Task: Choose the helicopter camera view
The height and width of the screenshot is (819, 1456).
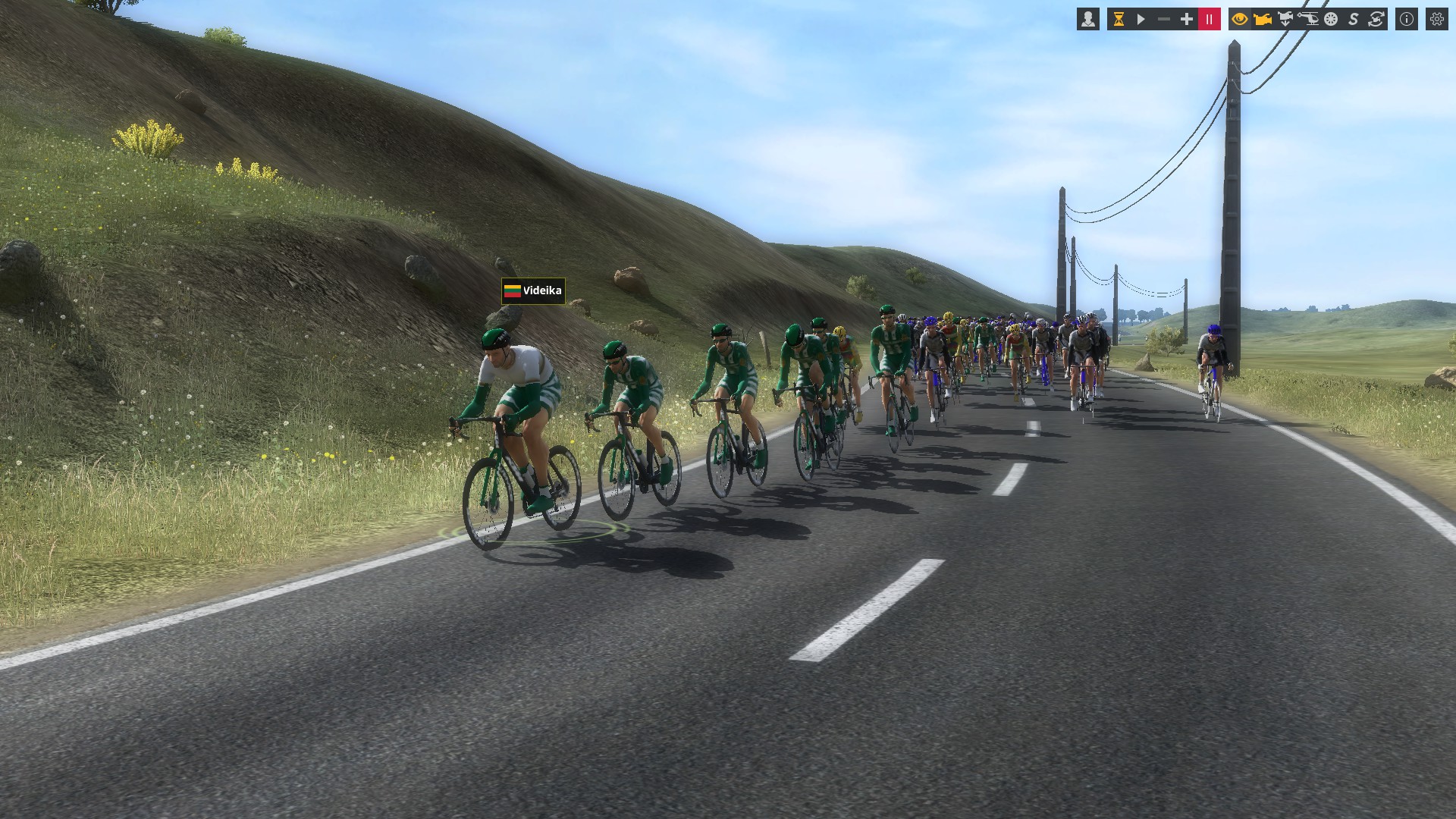Action: tap(1308, 20)
